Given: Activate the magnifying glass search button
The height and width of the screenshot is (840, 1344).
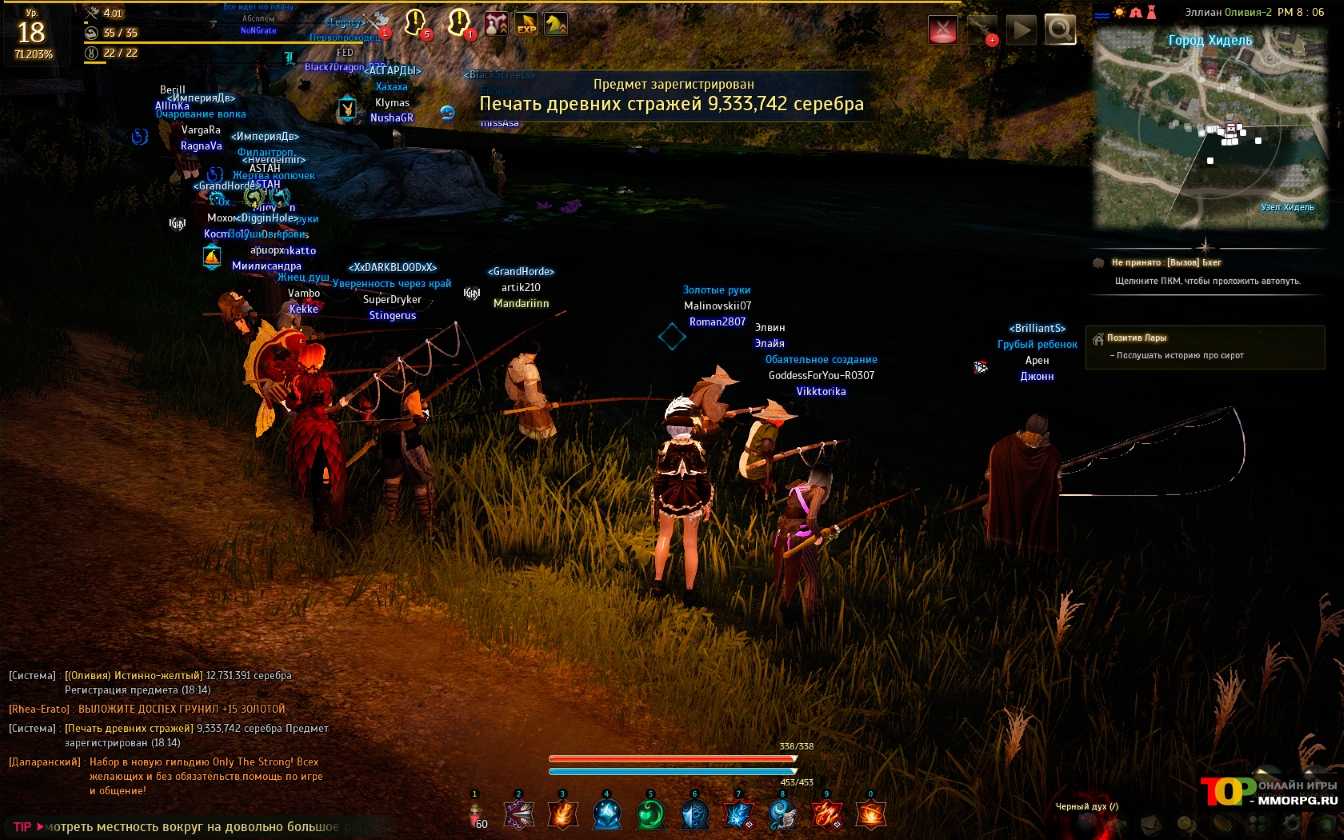Looking at the screenshot, I should pyautogui.click(x=1060, y=29).
